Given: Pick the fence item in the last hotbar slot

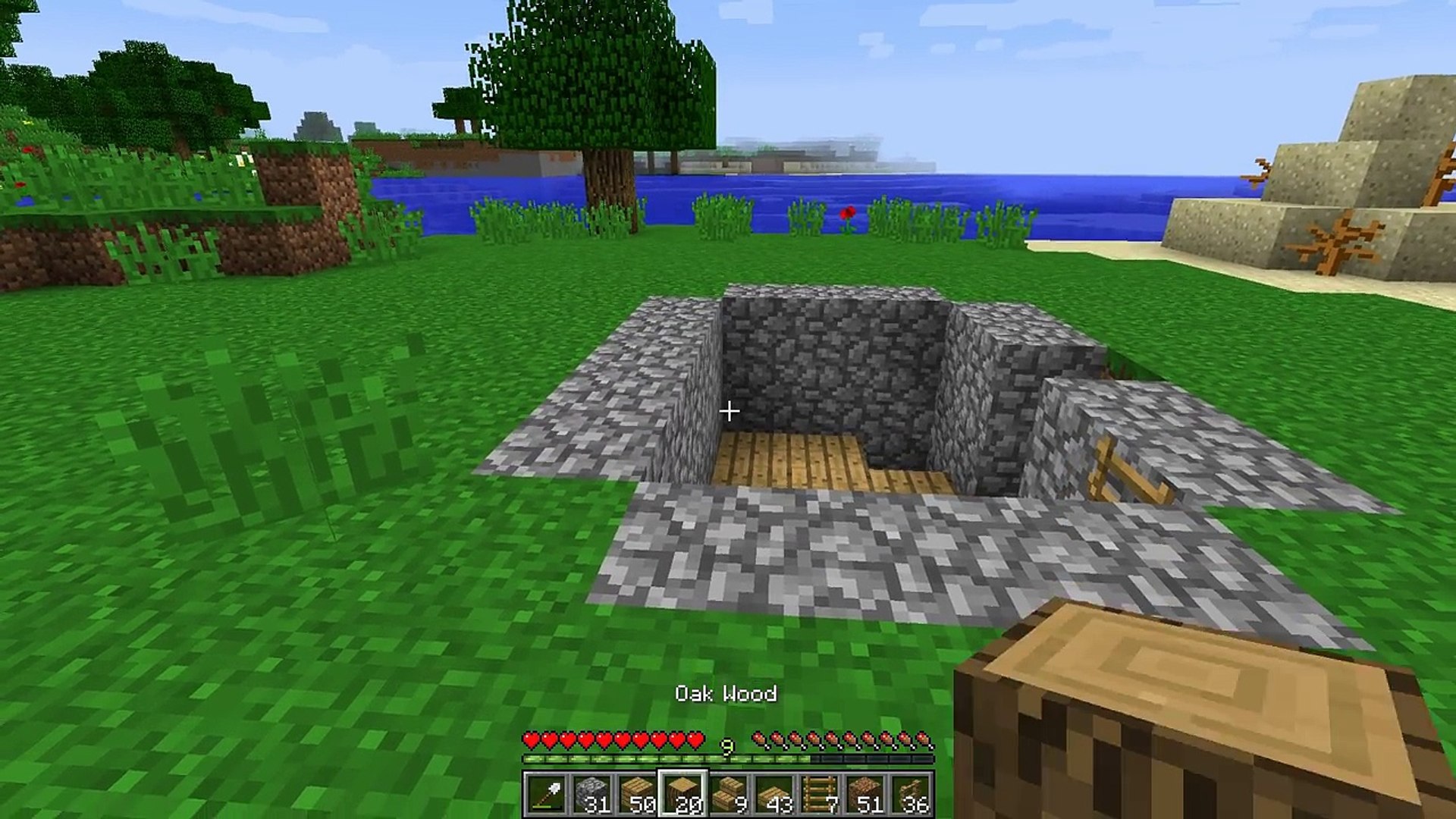Looking at the screenshot, I should 912,794.
